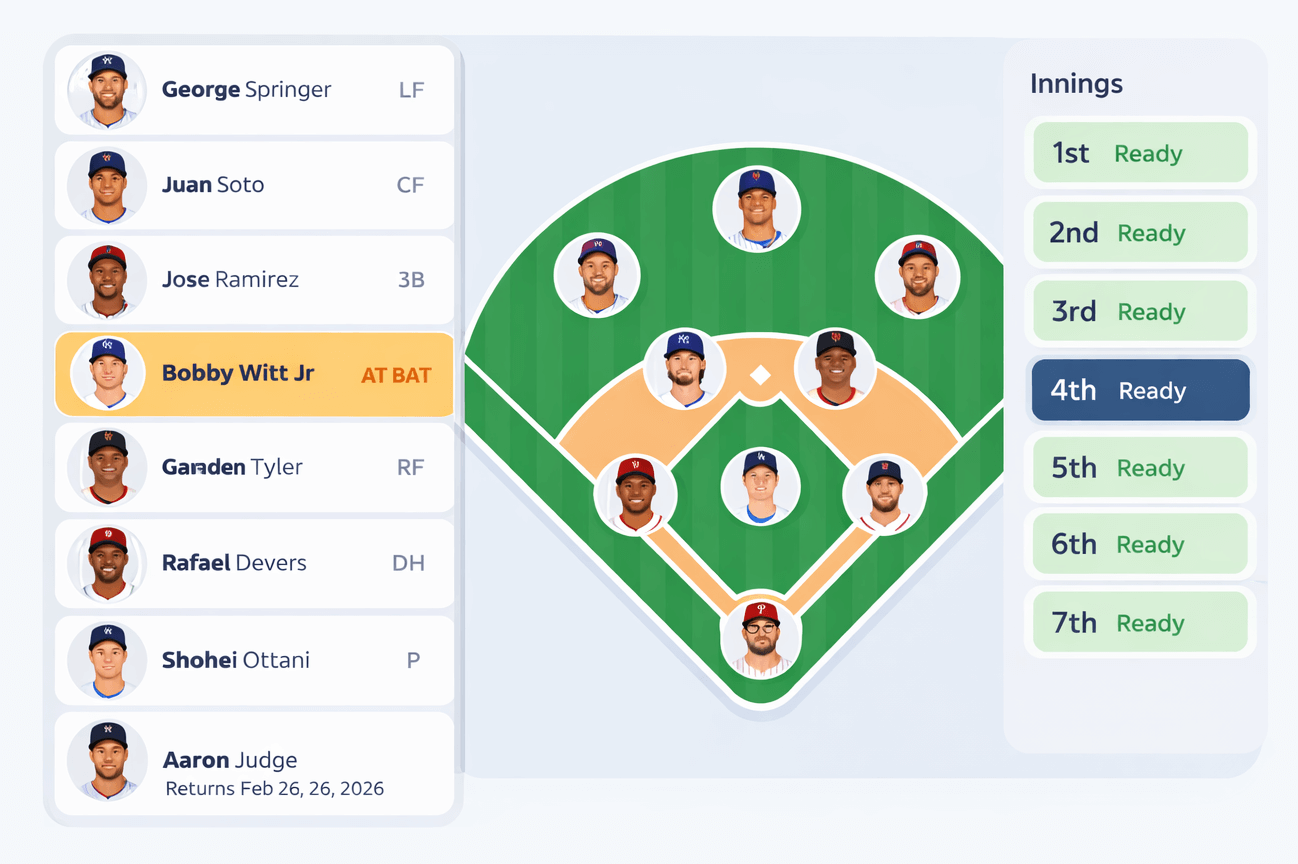Select the Innings panel header
The width and height of the screenshot is (1298, 864).
1076,84
